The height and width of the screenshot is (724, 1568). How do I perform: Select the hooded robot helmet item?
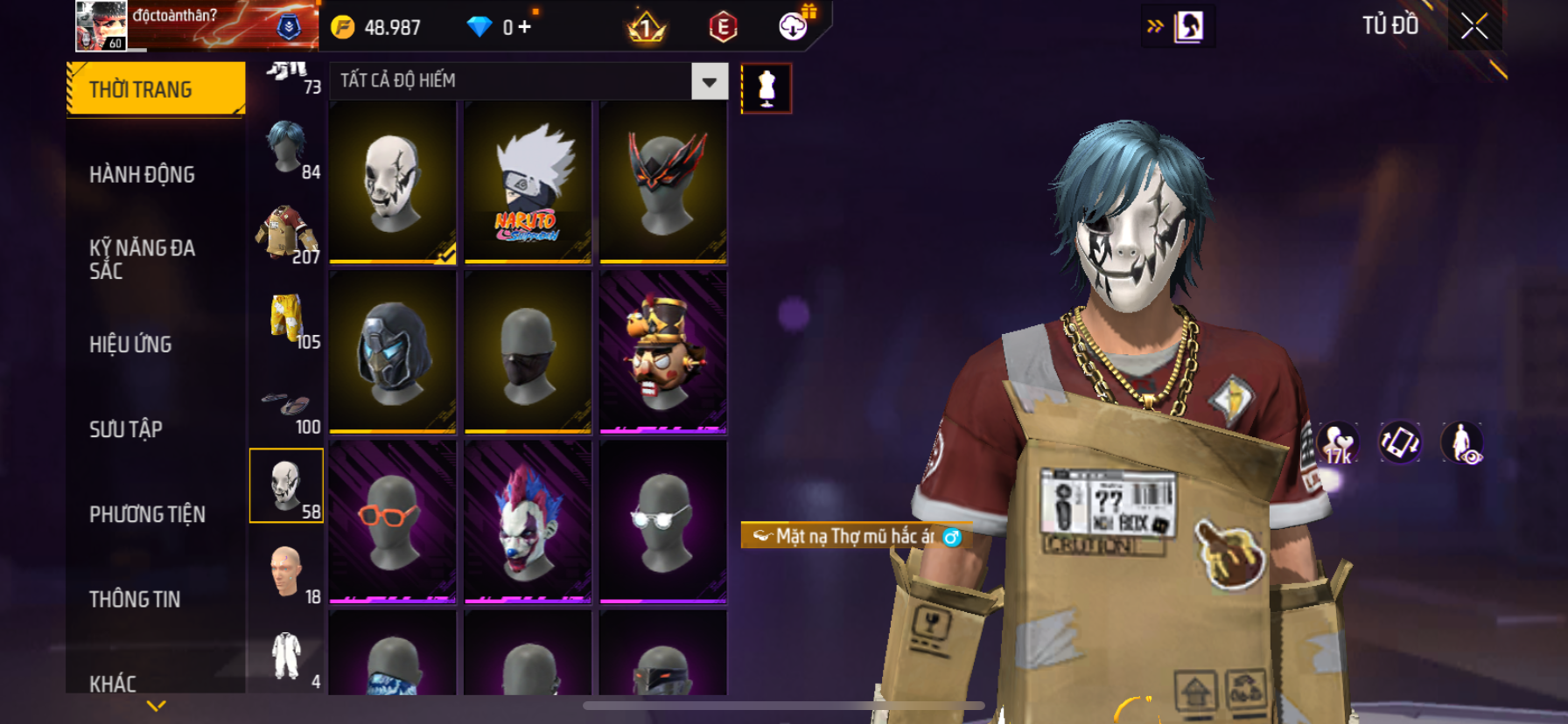392,352
